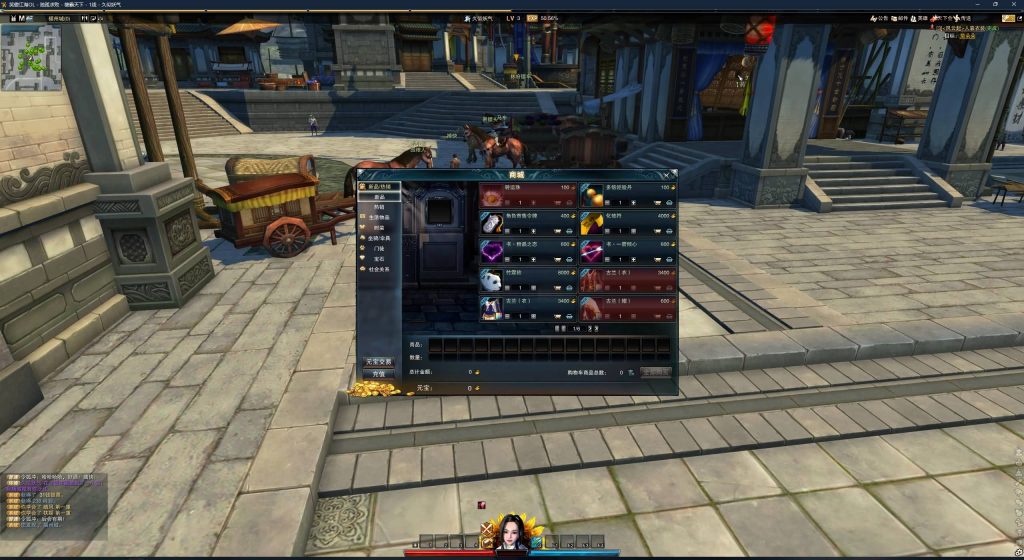Click the character portrait on the hotbar
Viewport: 1024px width, 560px height.
(511, 532)
